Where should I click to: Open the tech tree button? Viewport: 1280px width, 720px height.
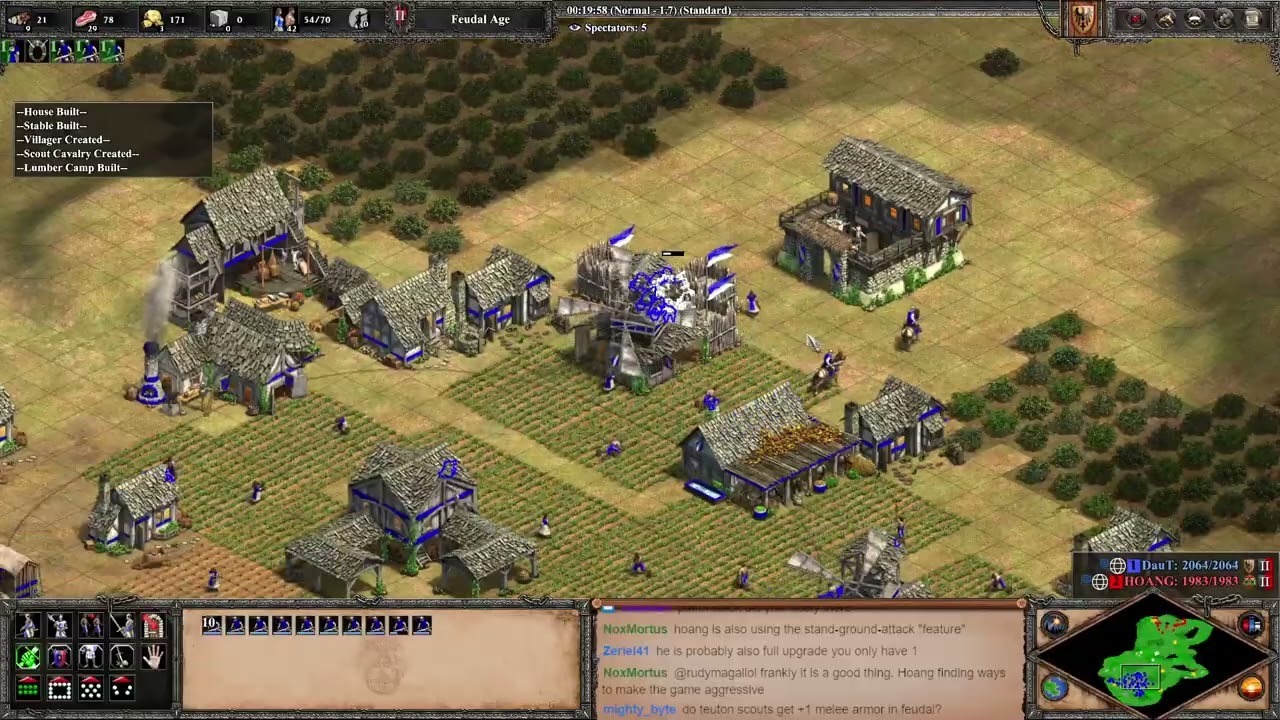tap(1195, 18)
